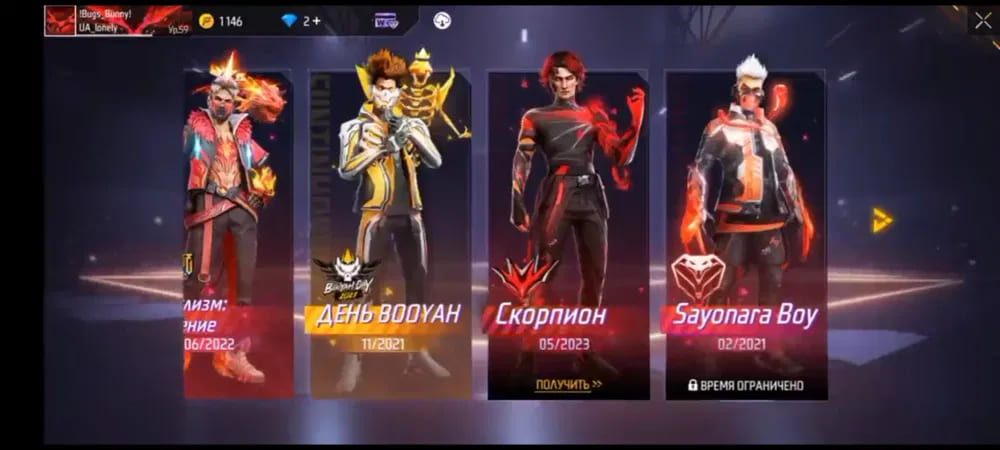Open the Bugs_Bunny player profile banner
The width and height of the screenshot is (1000, 450).
point(118,20)
